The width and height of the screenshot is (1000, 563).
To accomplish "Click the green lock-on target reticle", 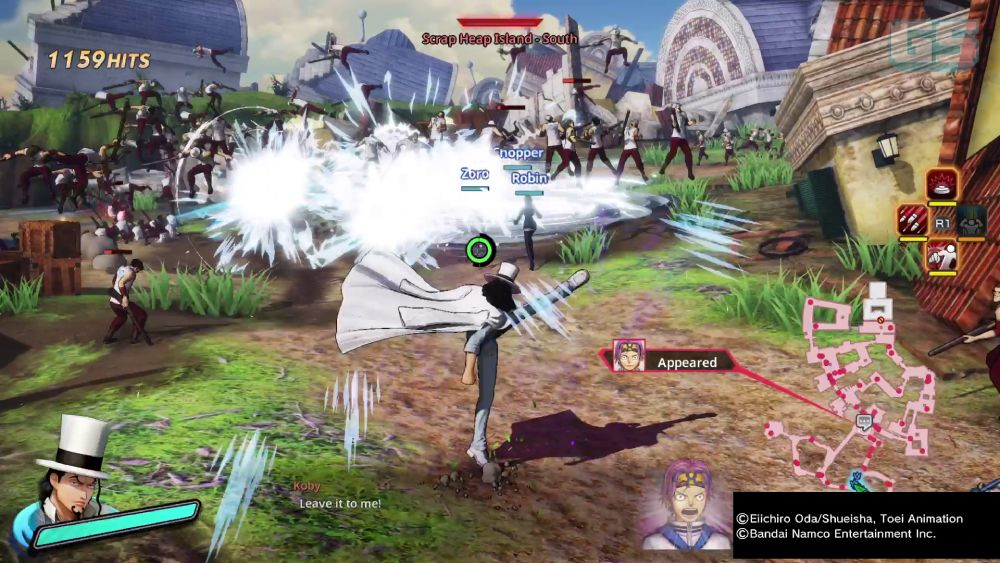I will 481,248.
